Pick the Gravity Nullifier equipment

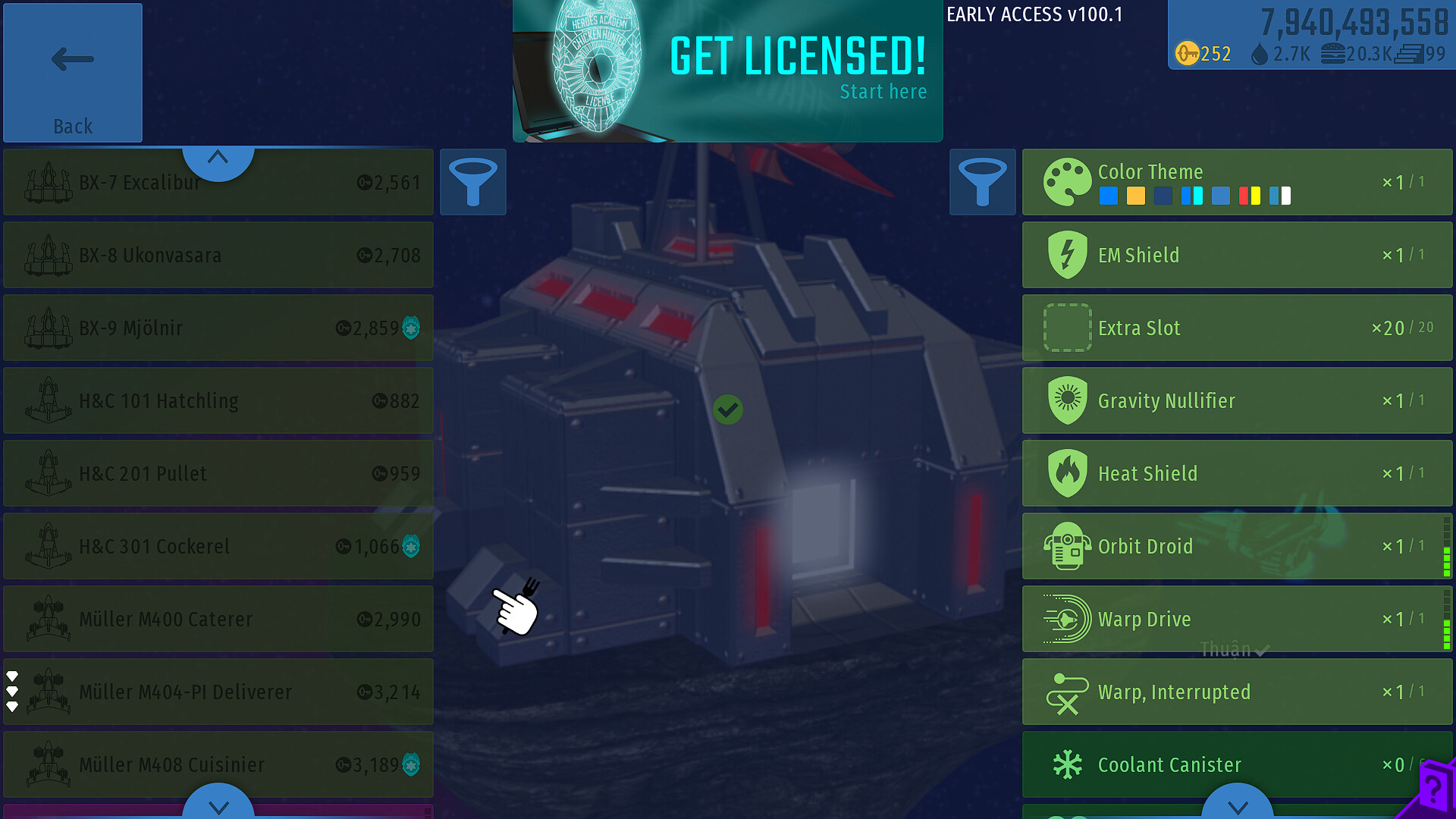(x=1237, y=401)
